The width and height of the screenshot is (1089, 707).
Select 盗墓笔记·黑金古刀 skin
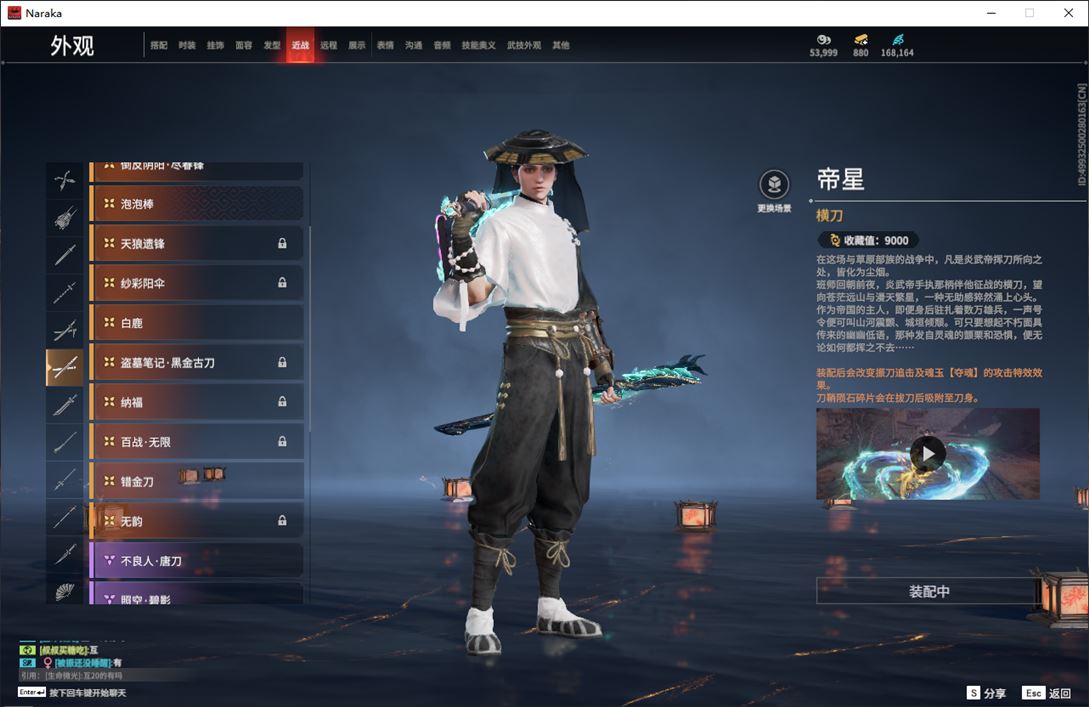click(x=196, y=362)
